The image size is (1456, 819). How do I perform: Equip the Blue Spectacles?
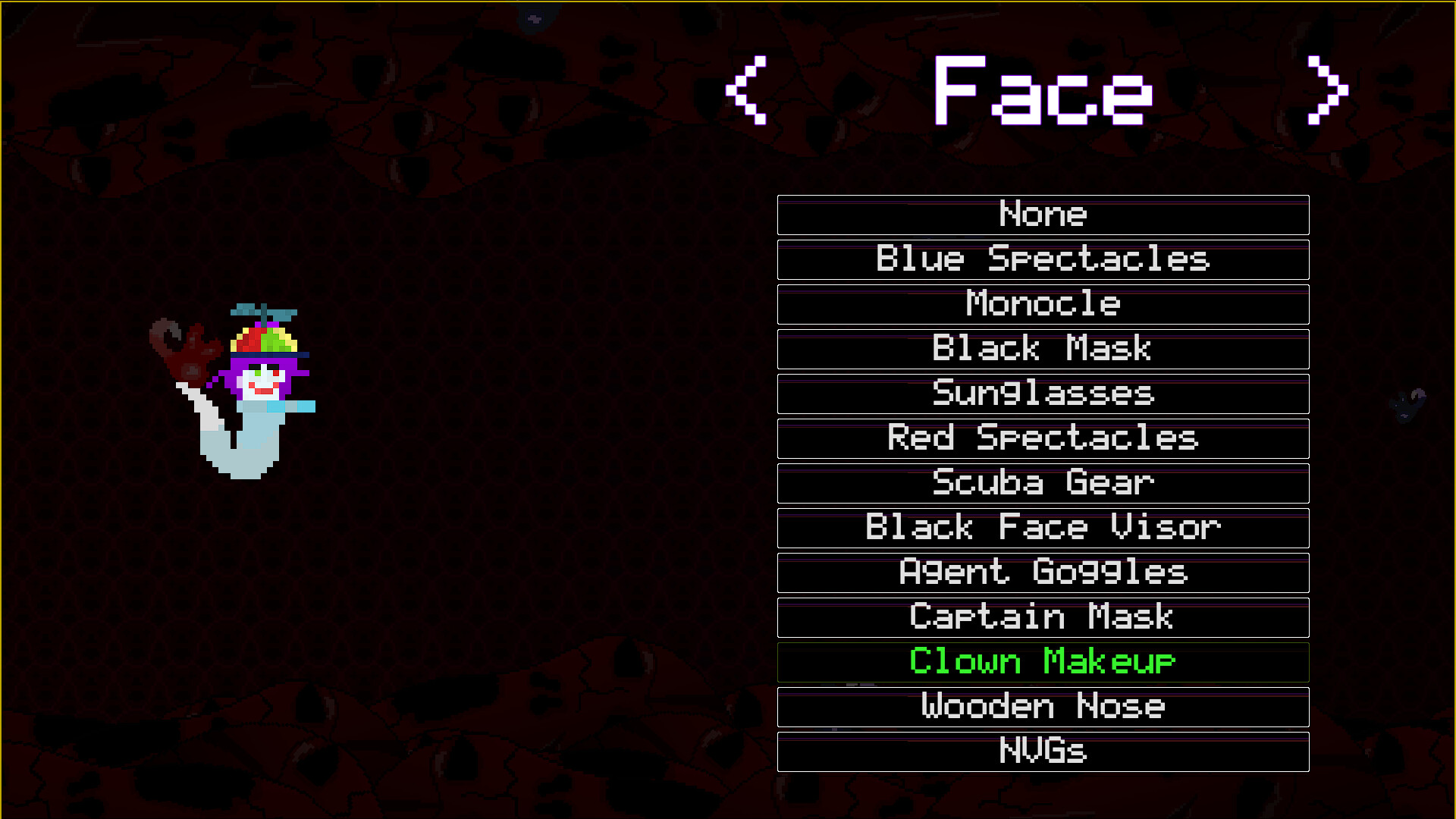coord(1042,259)
